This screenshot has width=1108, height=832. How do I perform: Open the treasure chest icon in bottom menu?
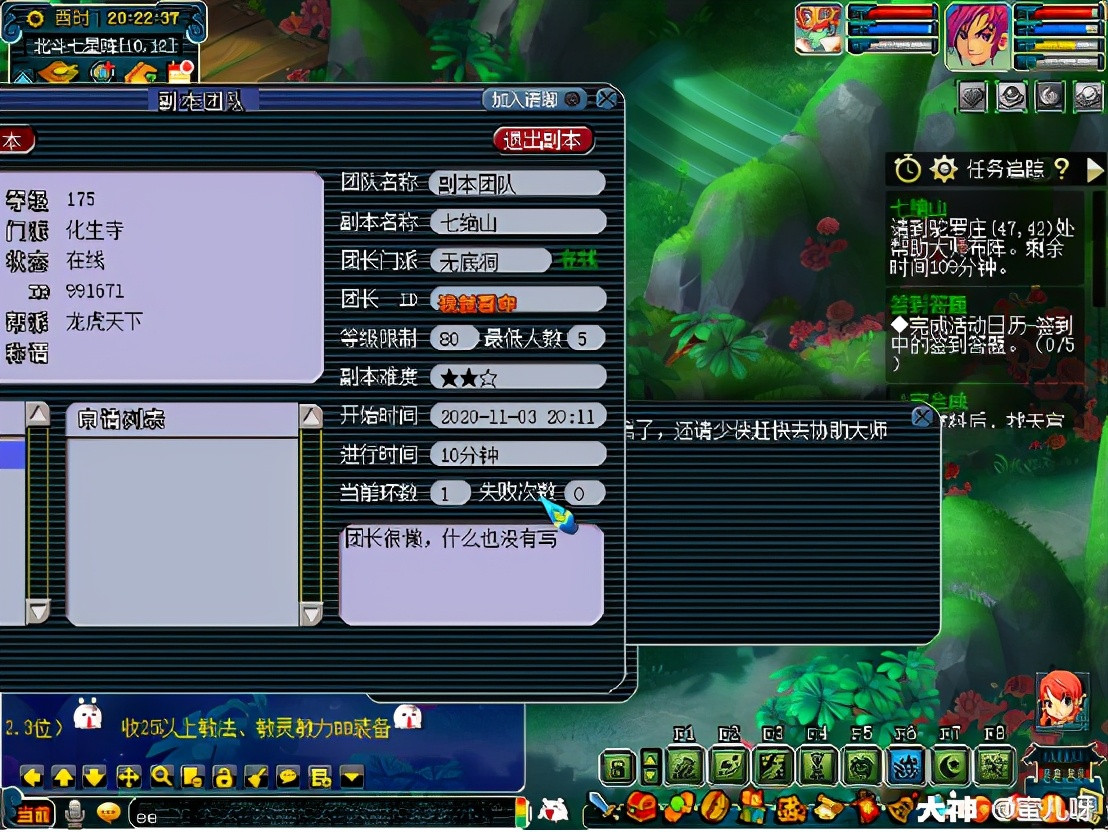tap(639, 806)
